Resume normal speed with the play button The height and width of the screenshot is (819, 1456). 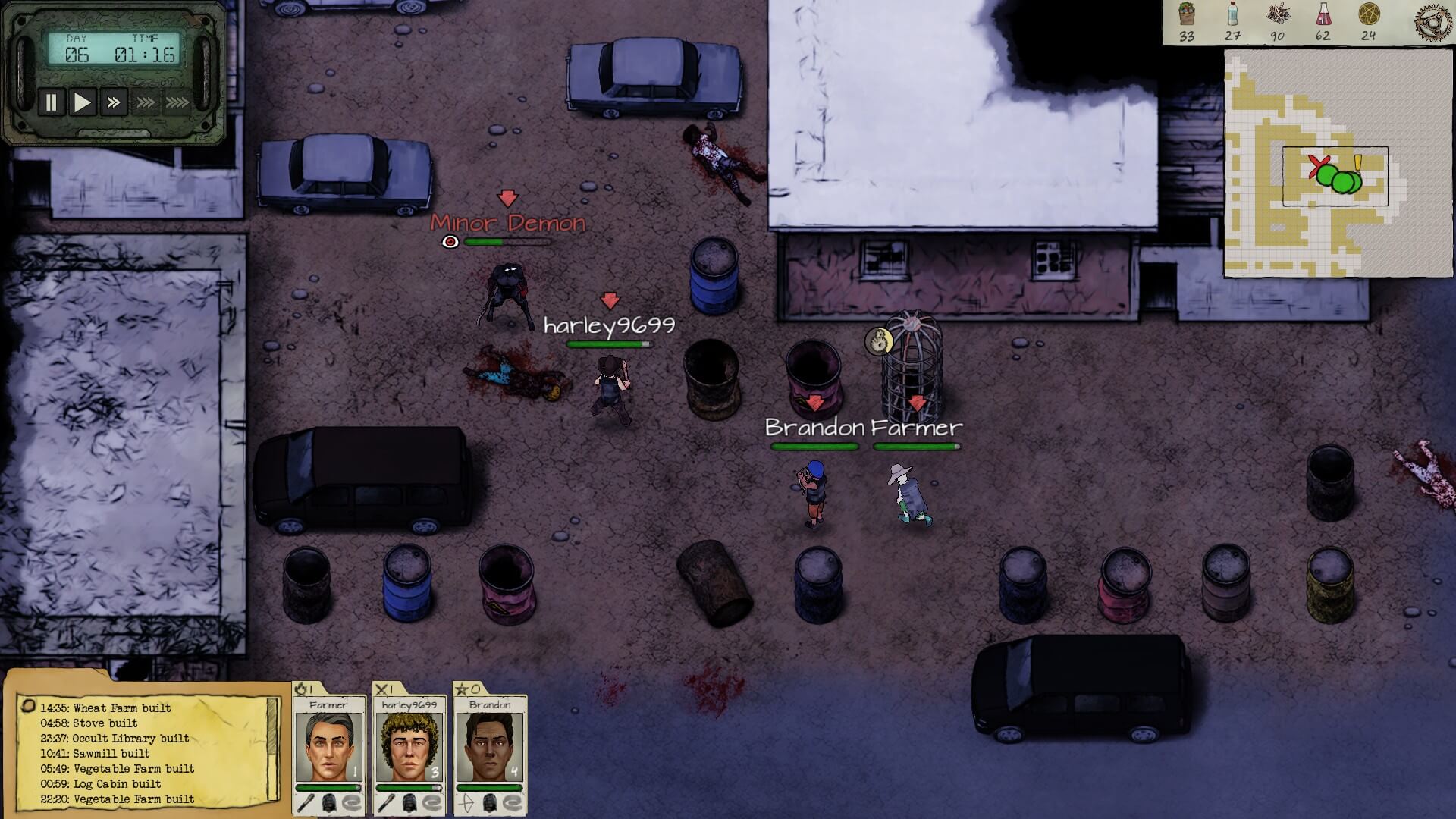click(82, 102)
